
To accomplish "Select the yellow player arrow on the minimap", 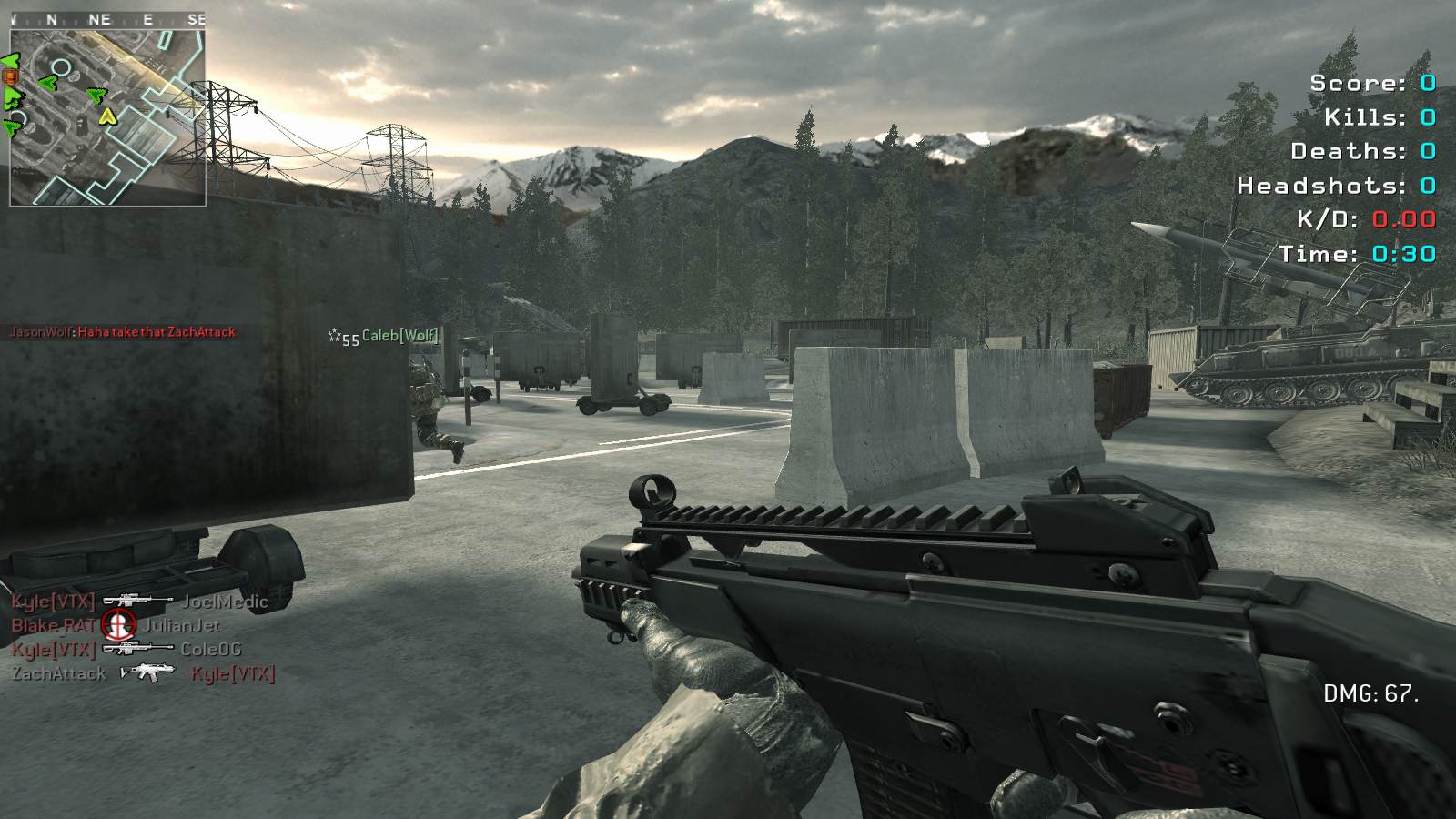I will coord(107,116).
